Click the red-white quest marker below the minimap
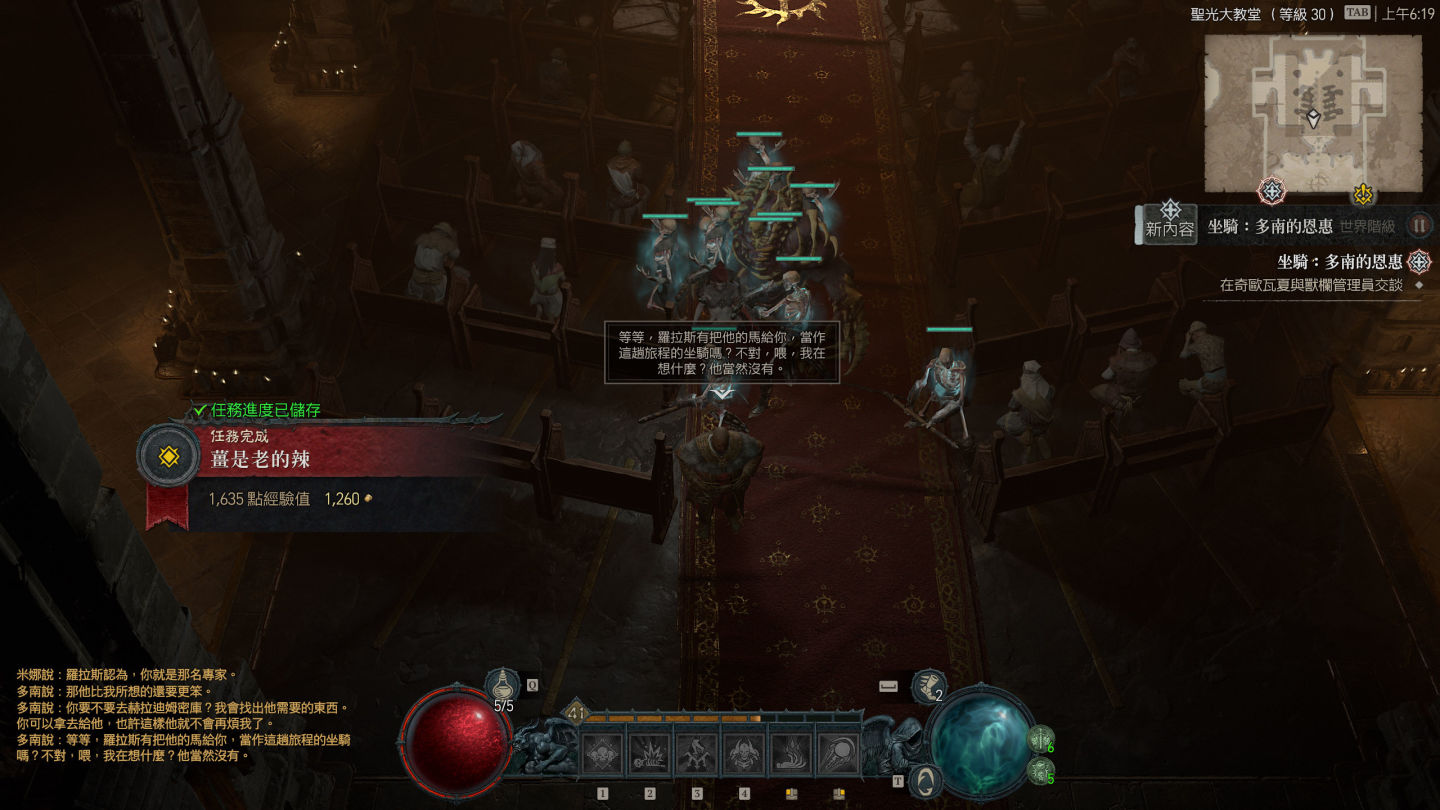 coord(1271,191)
